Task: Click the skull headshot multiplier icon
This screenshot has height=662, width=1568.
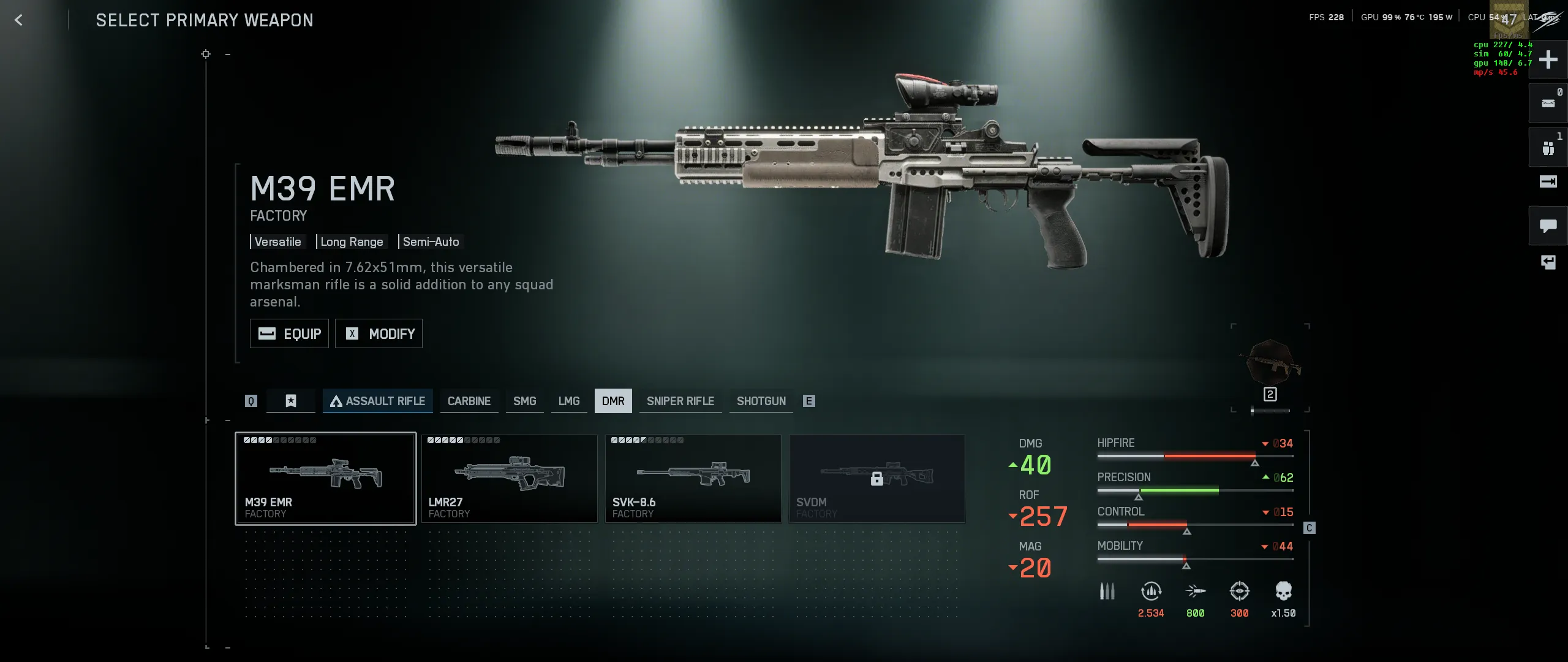Action: click(x=1283, y=590)
